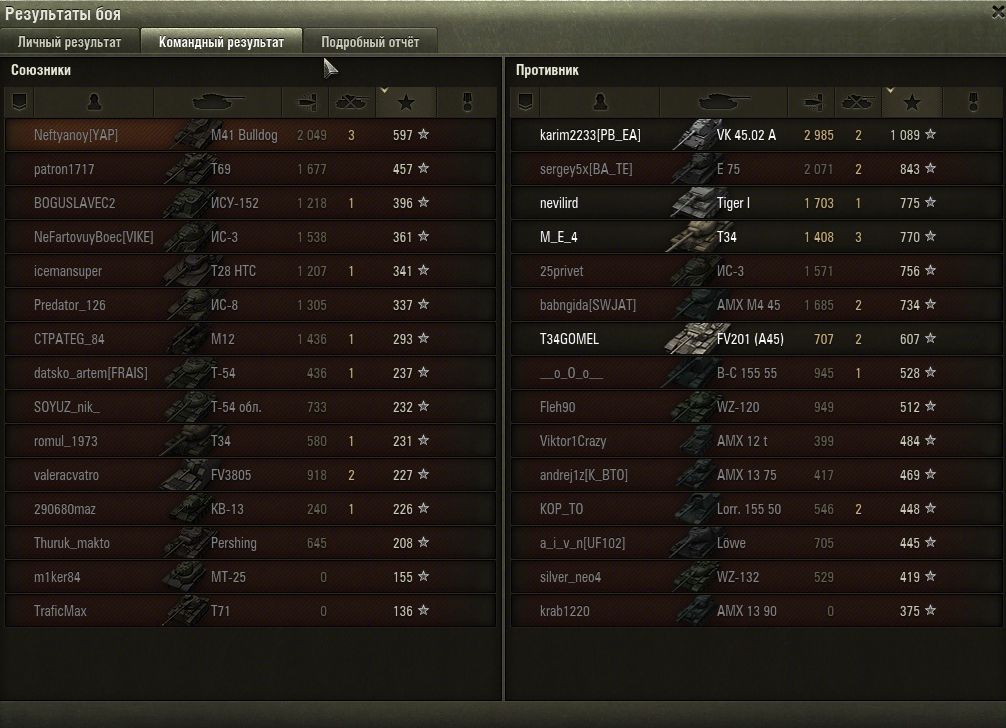Select ally player Neftyanoy[YAP] row
The image size is (1006, 728).
tap(250, 135)
